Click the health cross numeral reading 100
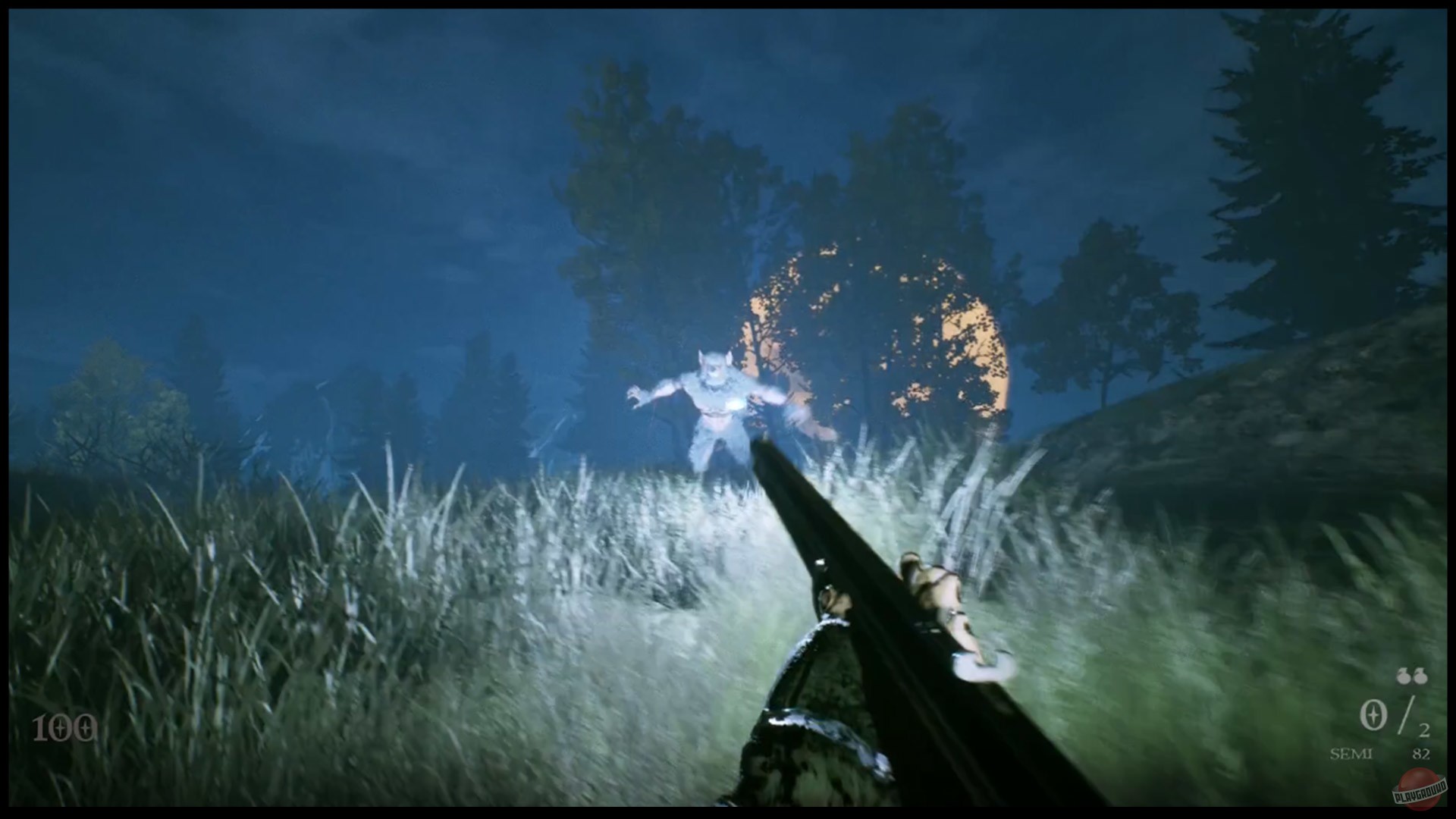The height and width of the screenshot is (819, 1456). 66,726
